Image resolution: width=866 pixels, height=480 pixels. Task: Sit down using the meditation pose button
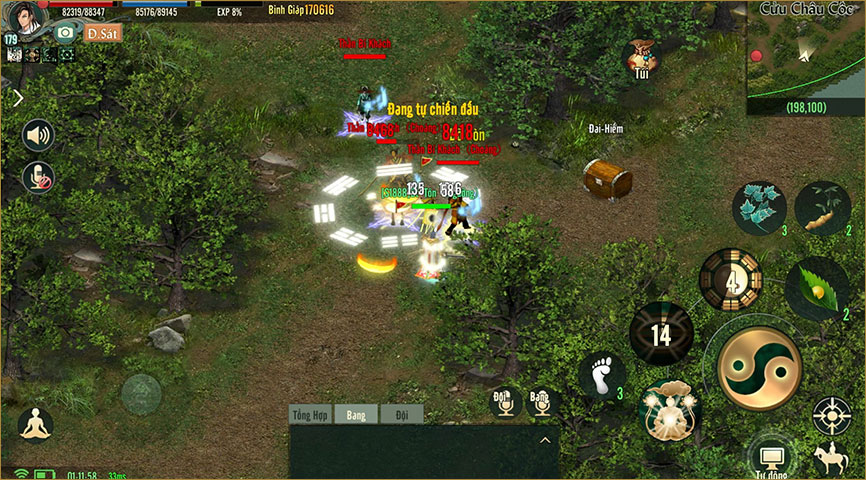[x=35, y=424]
